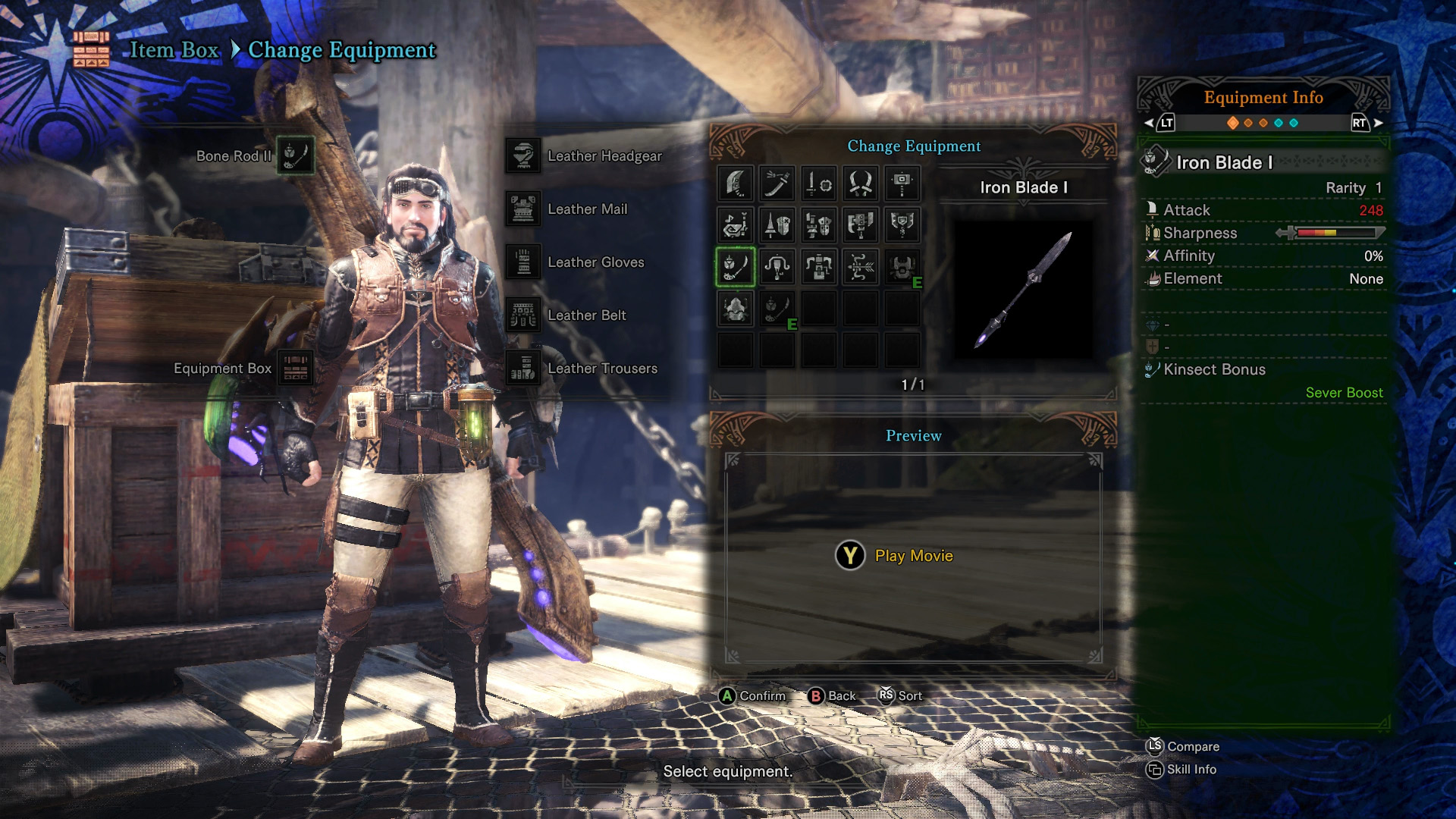Choose the Hammer weapon icon

902,184
